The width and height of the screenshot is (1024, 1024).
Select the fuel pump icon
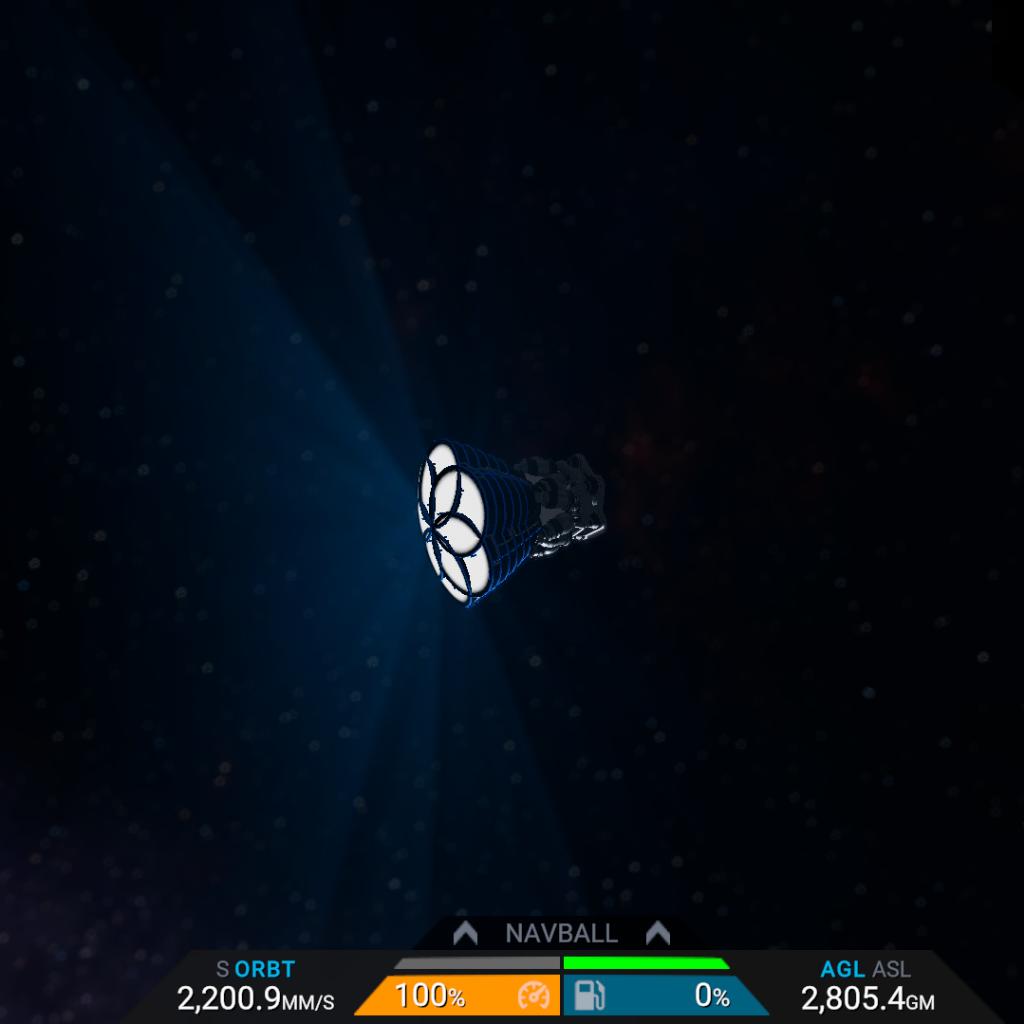pyautogui.click(x=589, y=996)
